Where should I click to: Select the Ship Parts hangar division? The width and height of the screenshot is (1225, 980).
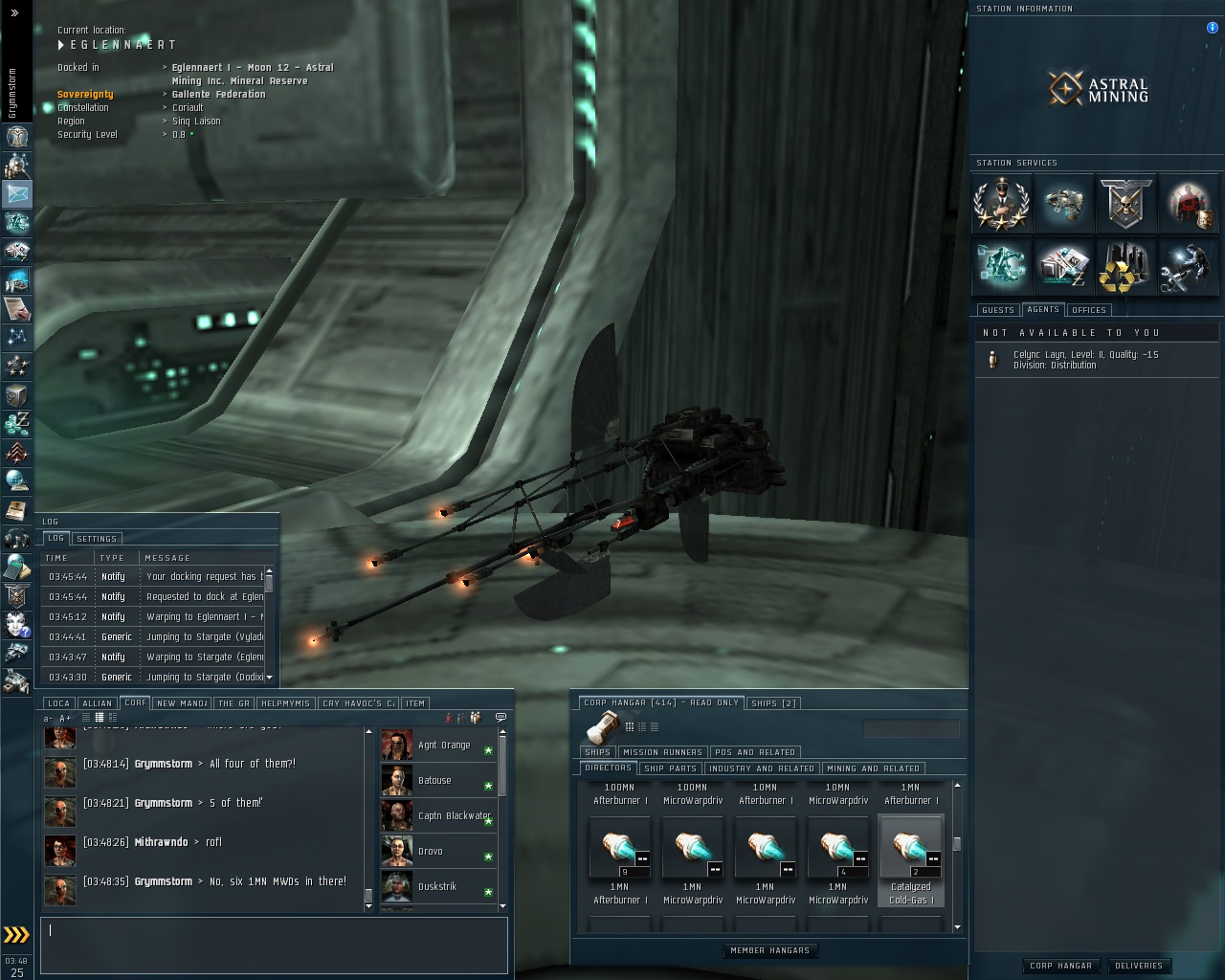[x=670, y=768]
